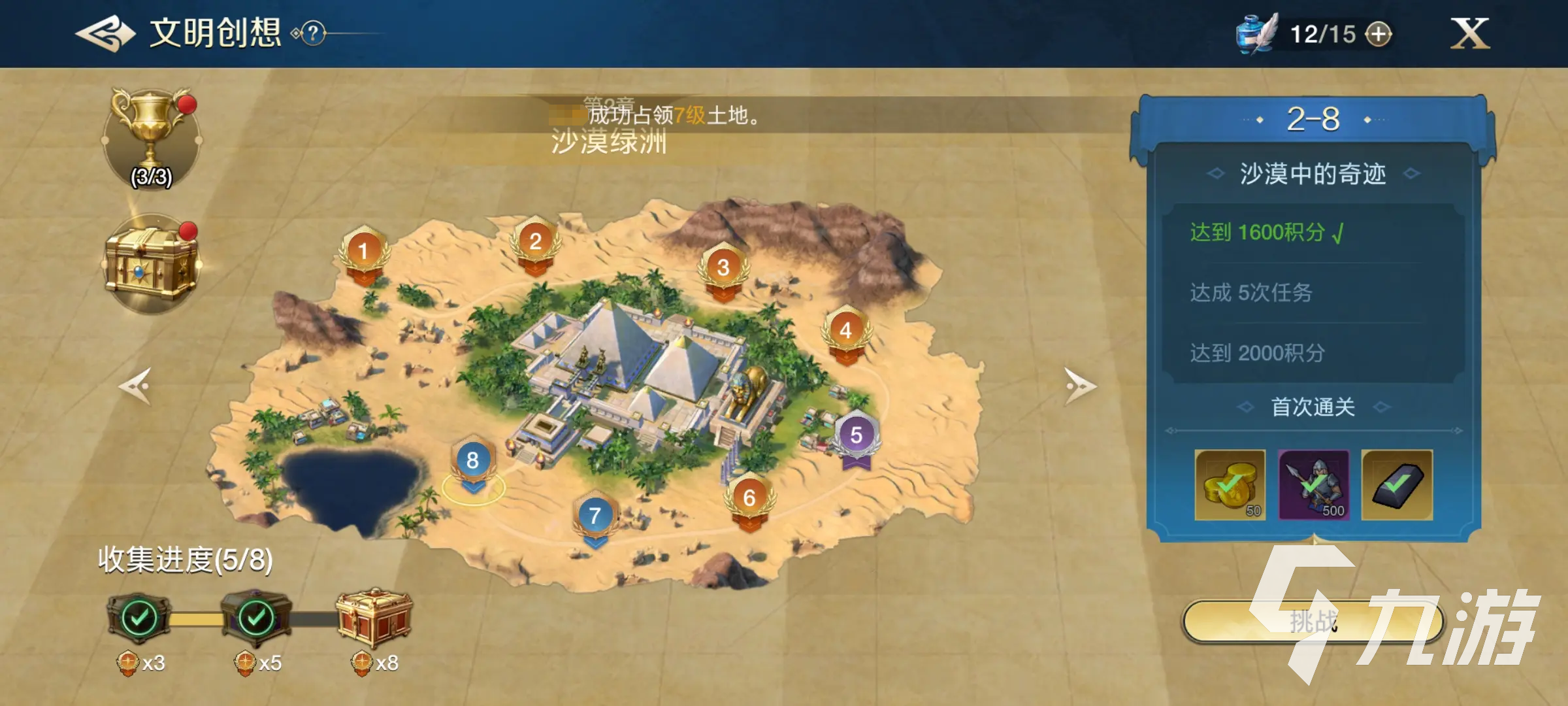Image resolution: width=1568 pixels, height=706 pixels.
Task: Select stage marker 4 on the map
Action: click(845, 332)
